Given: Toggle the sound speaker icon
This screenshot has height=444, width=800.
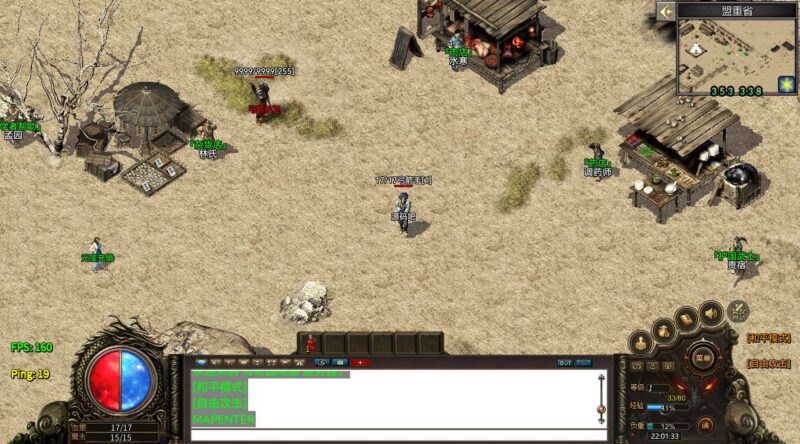Looking at the screenshot, I should 712,312.
